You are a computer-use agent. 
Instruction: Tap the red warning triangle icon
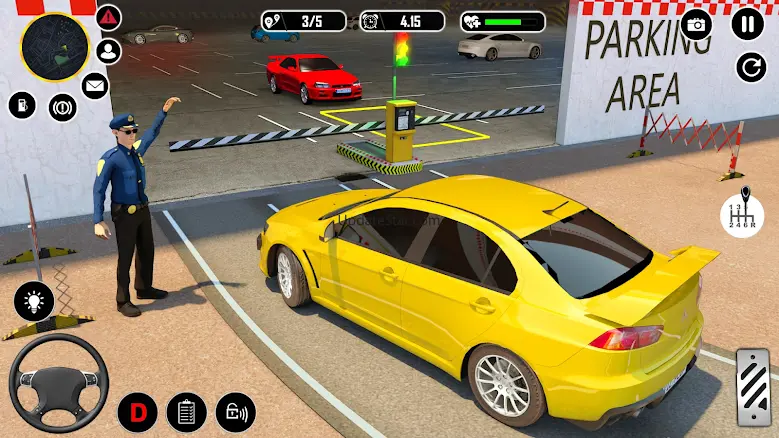(x=109, y=18)
